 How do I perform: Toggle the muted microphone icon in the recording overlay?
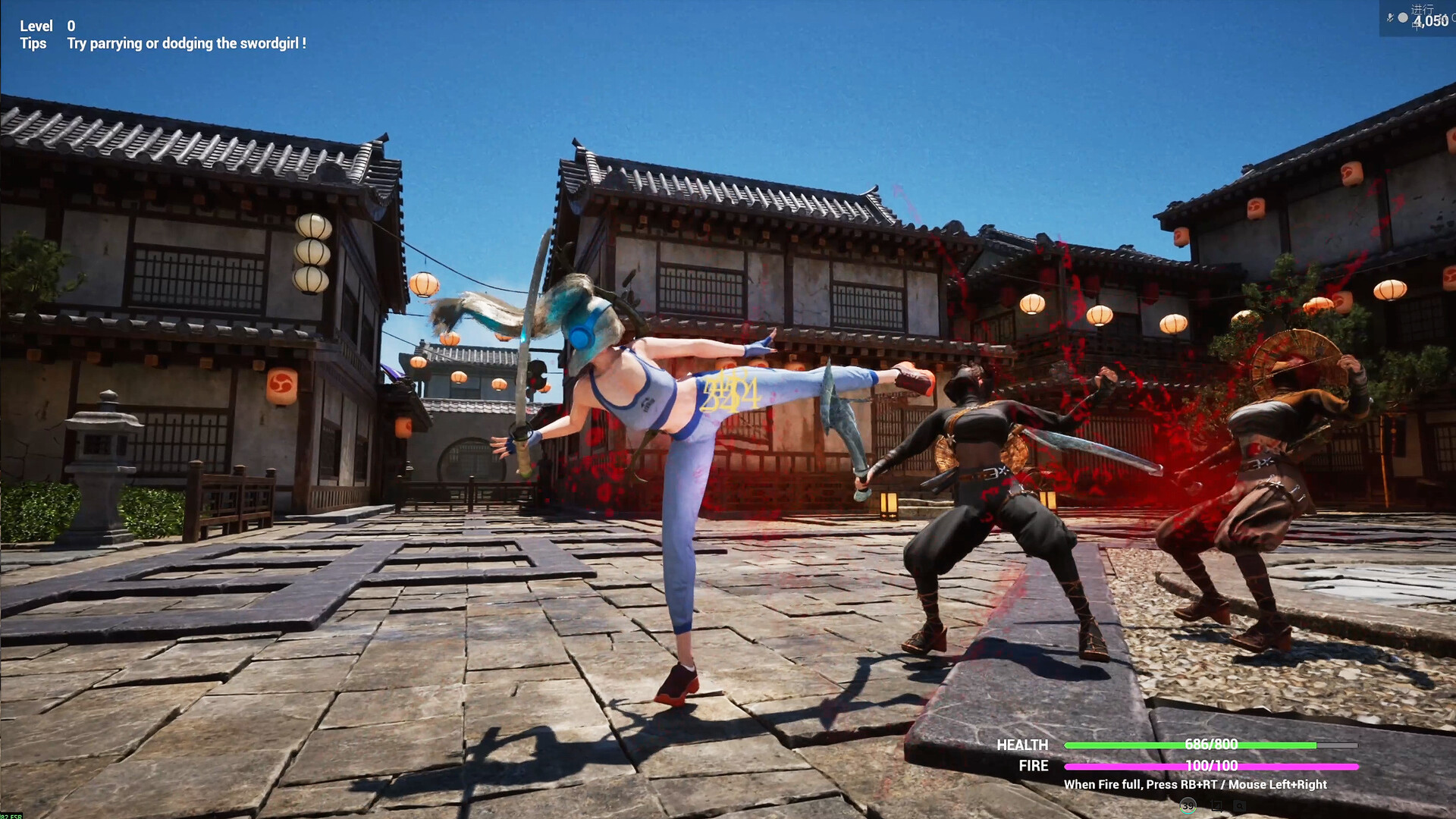point(1390,17)
